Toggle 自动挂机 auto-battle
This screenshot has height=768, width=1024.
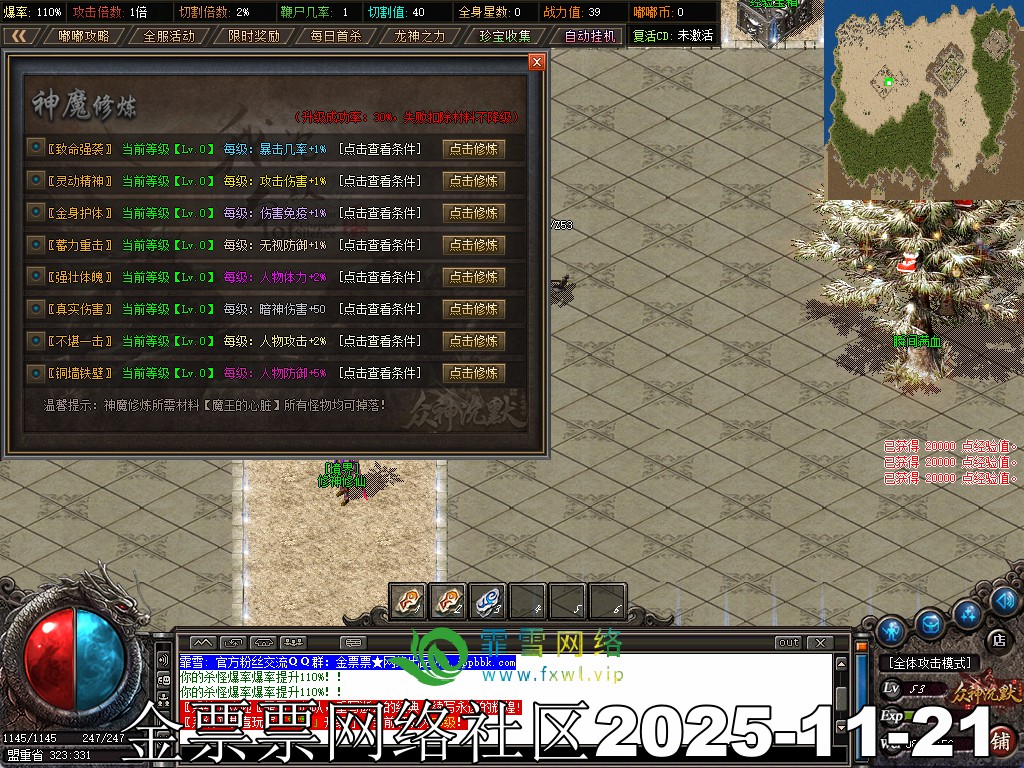click(x=589, y=35)
